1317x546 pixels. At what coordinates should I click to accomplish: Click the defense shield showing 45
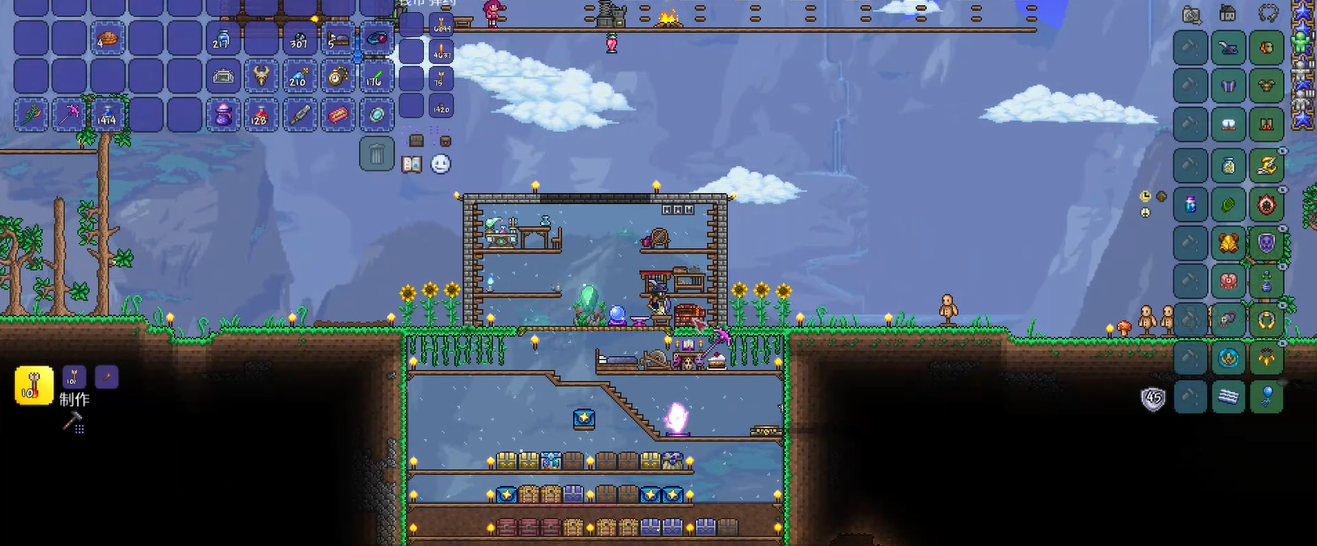tap(1153, 399)
